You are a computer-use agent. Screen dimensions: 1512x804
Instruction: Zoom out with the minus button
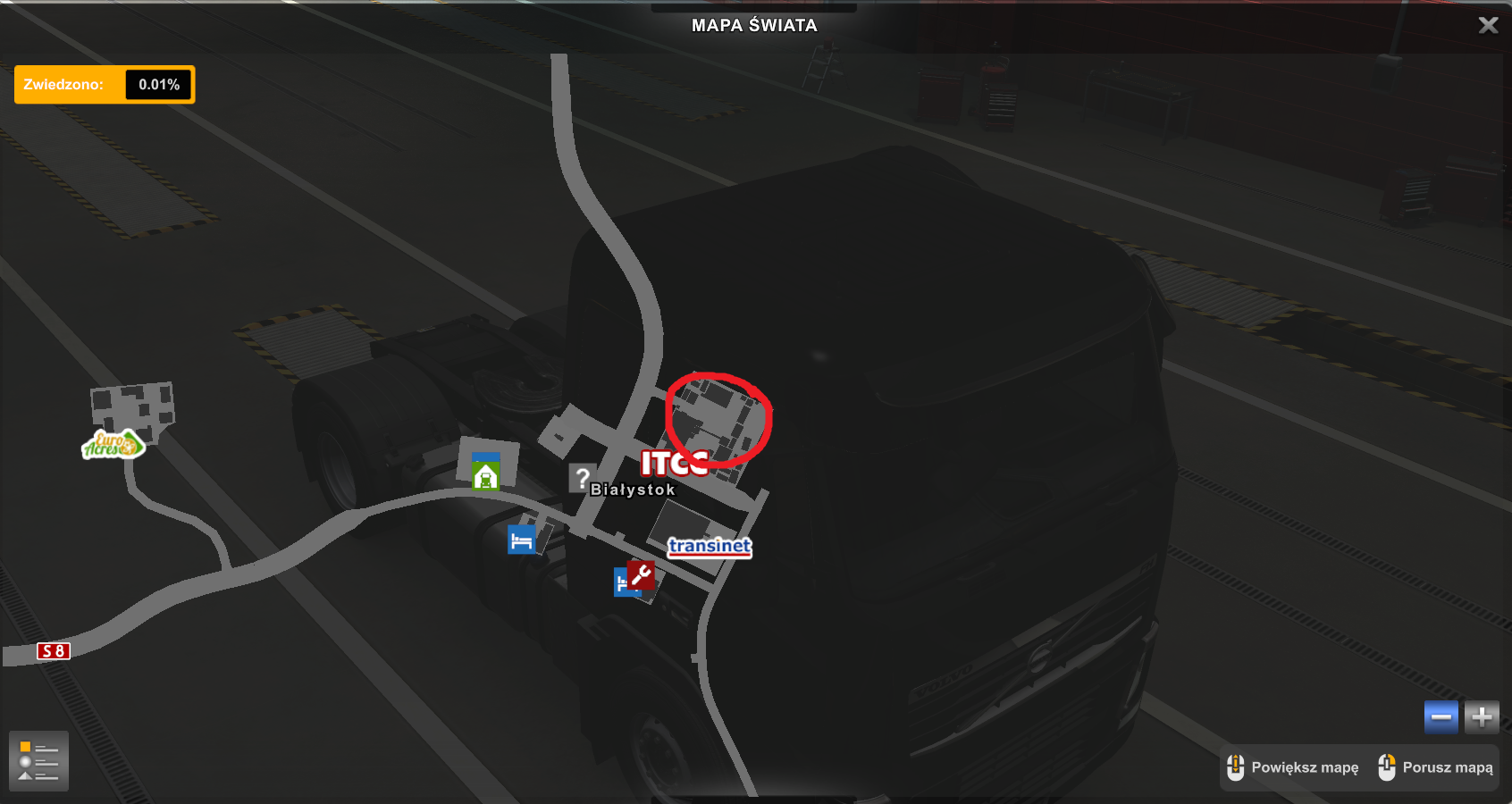[x=1441, y=716]
